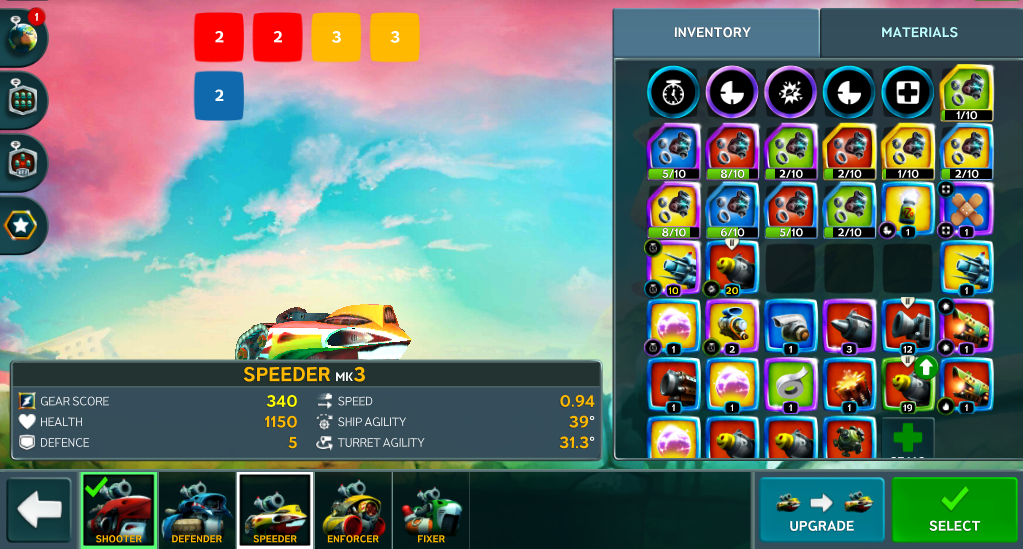Viewport: 1023px width, 549px height.
Task: Select the explosion burst perk item
Action: click(790, 92)
